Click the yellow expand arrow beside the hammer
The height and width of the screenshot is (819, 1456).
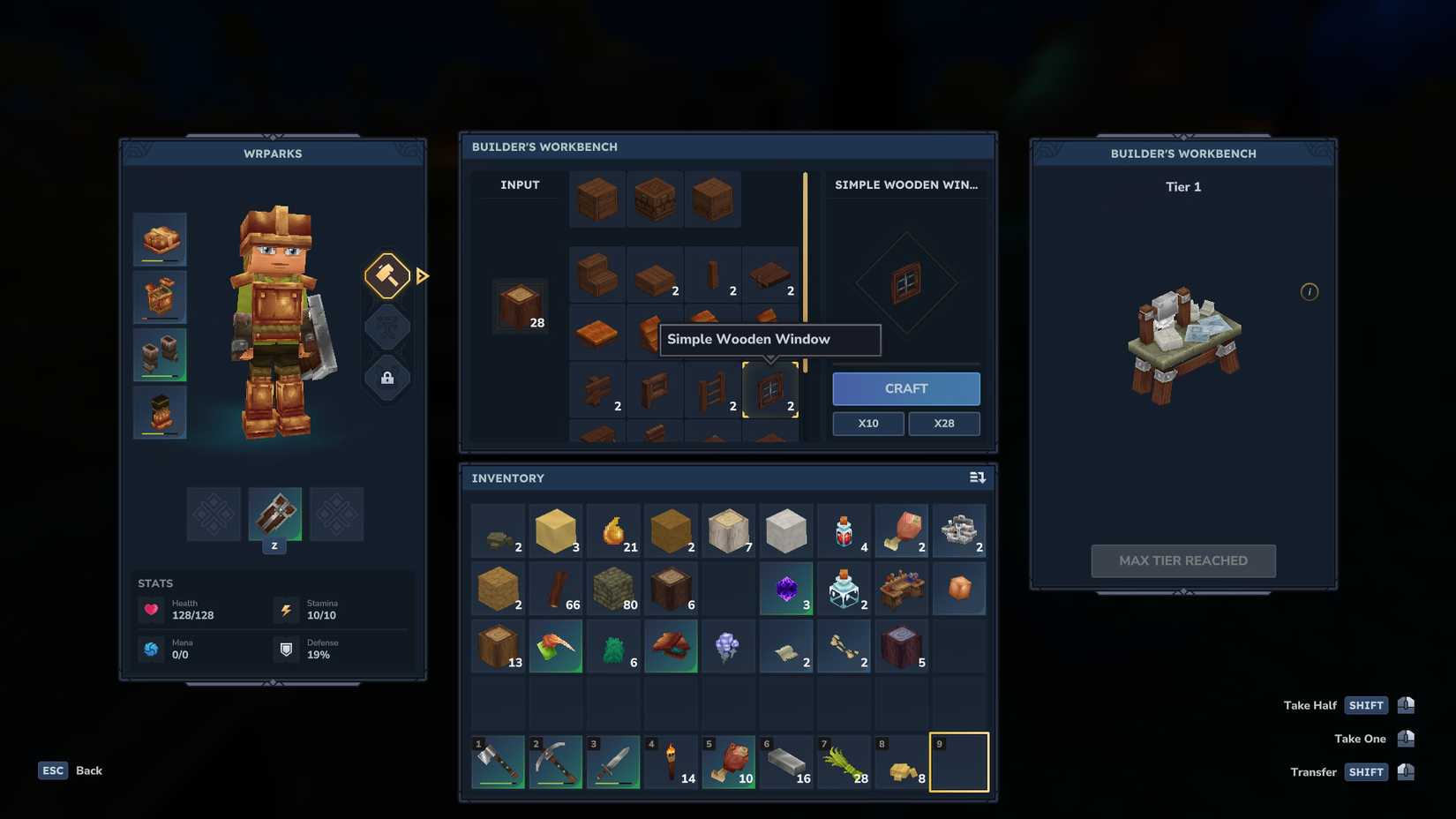pos(423,276)
